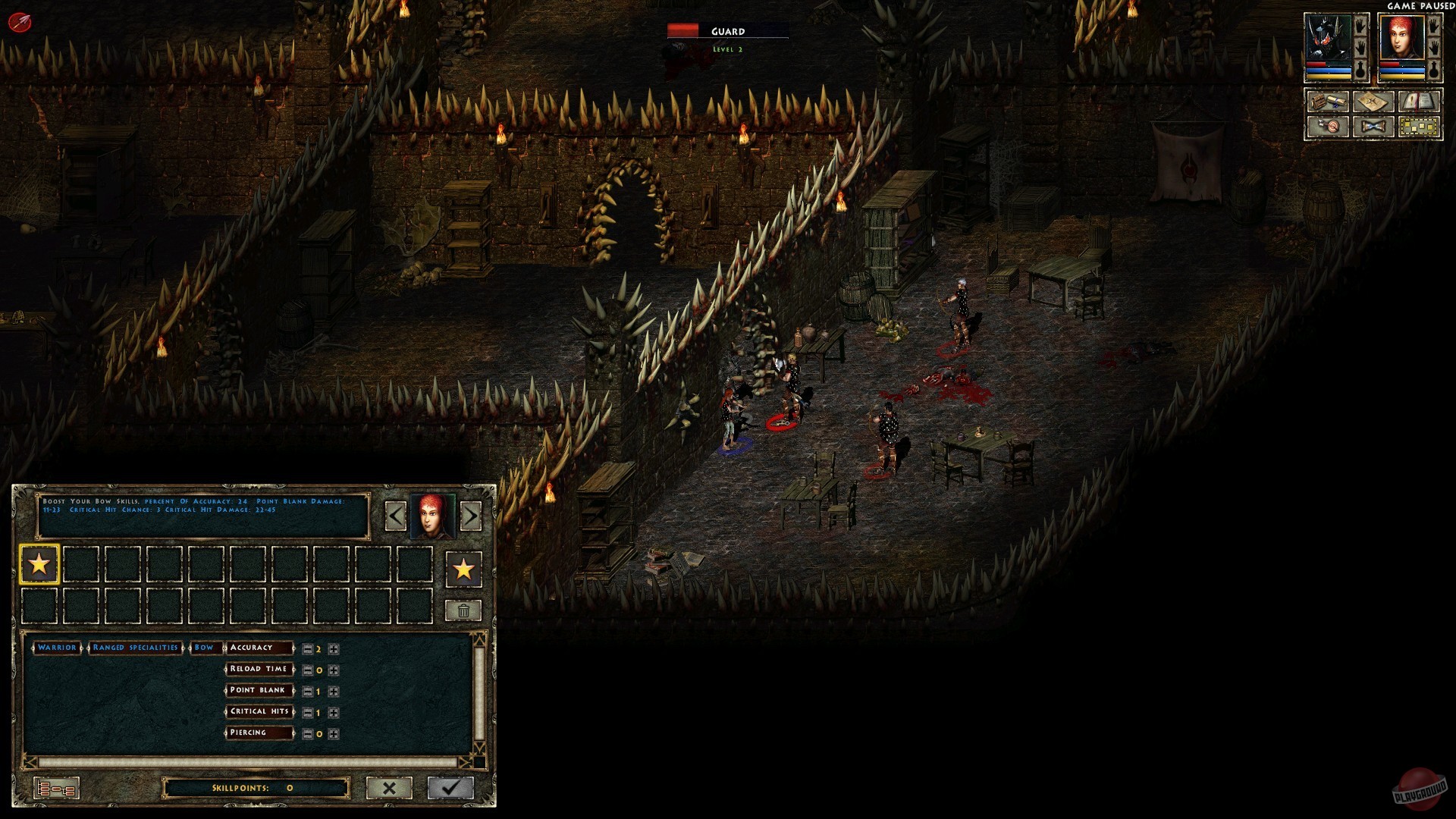Add a point to Critical Hits
The height and width of the screenshot is (819, 1456).
click(x=334, y=713)
